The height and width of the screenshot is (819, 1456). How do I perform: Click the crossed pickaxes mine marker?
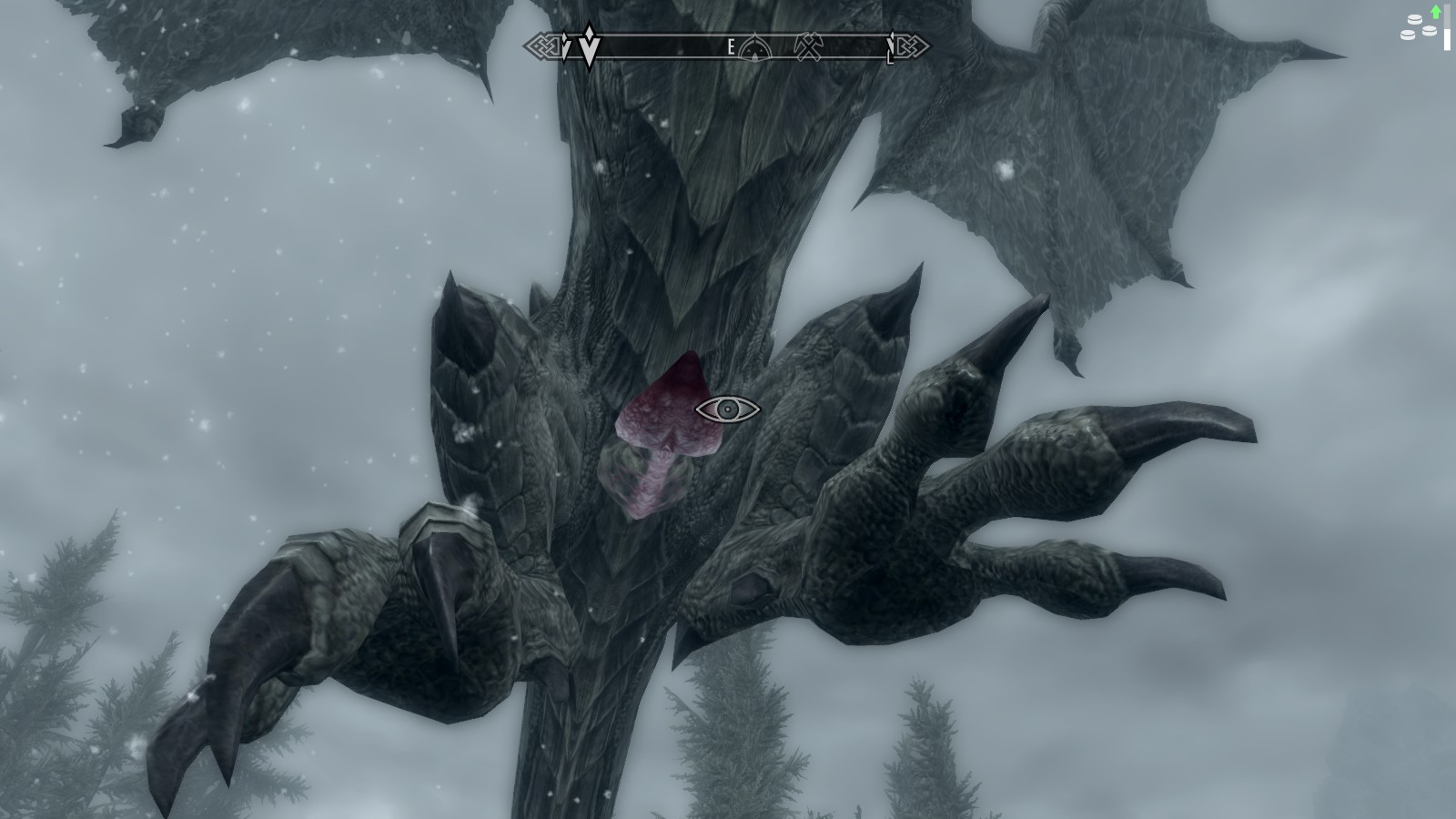[806, 46]
